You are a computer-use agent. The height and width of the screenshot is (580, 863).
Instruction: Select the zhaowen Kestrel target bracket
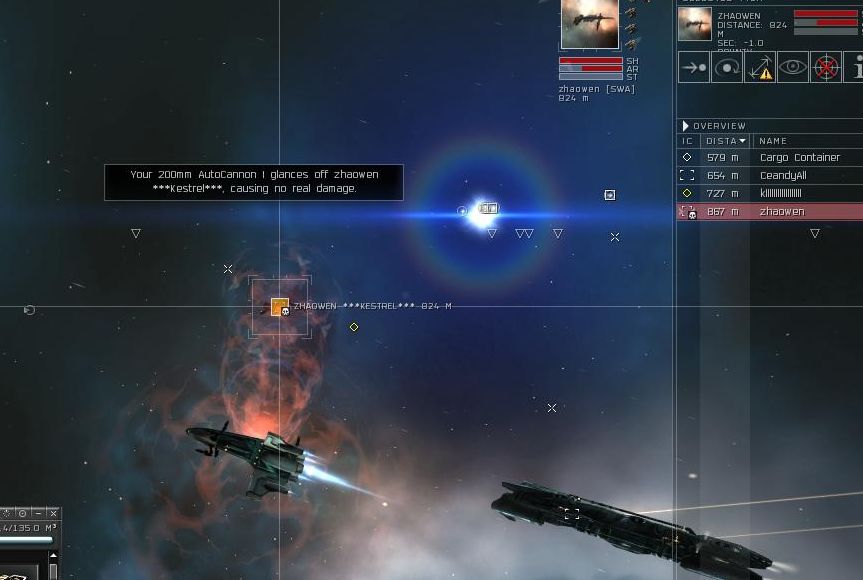(x=280, y=307)
